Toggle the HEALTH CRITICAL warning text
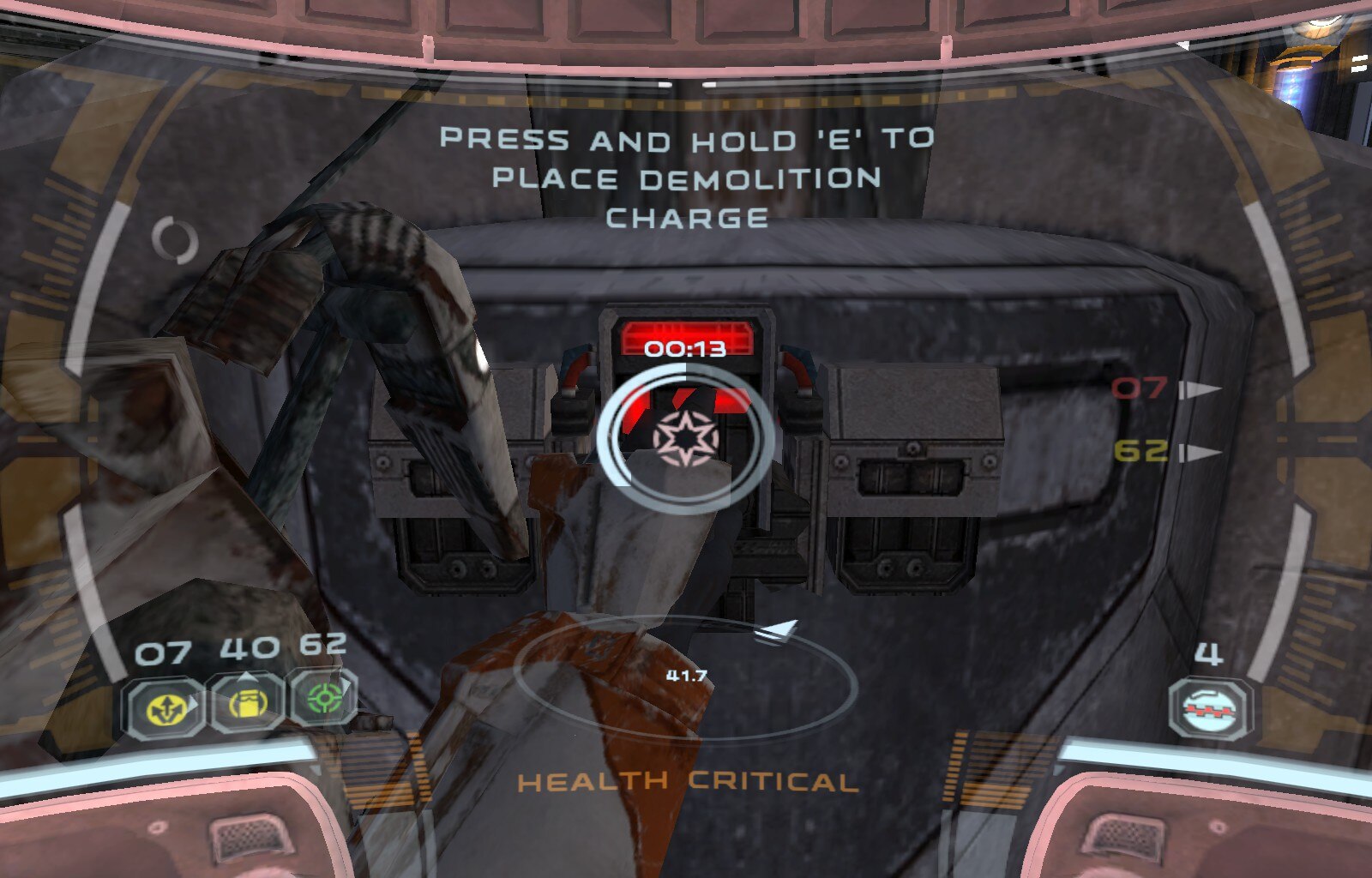 click(x=686, y=780)
